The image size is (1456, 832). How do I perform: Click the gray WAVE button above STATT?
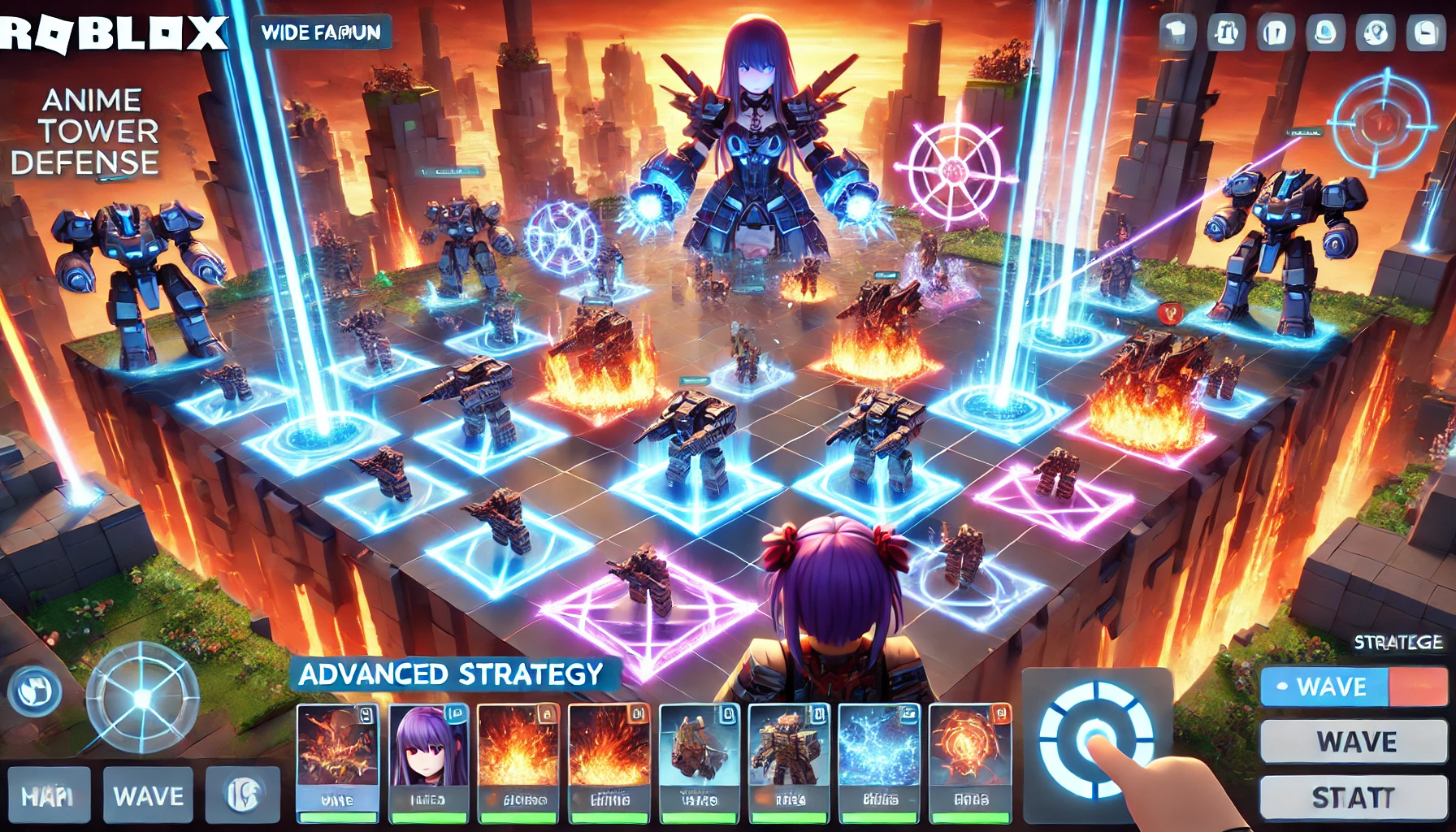pyautogui.click(x=1354, y=741)
